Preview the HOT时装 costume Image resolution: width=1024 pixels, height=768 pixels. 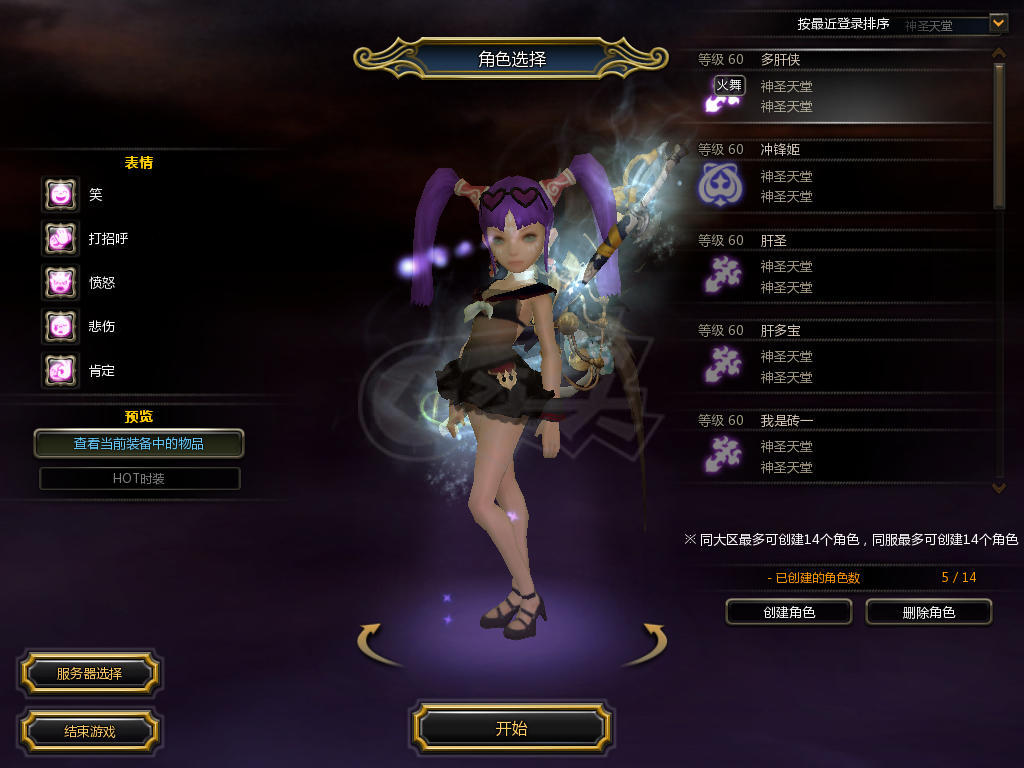139,478
